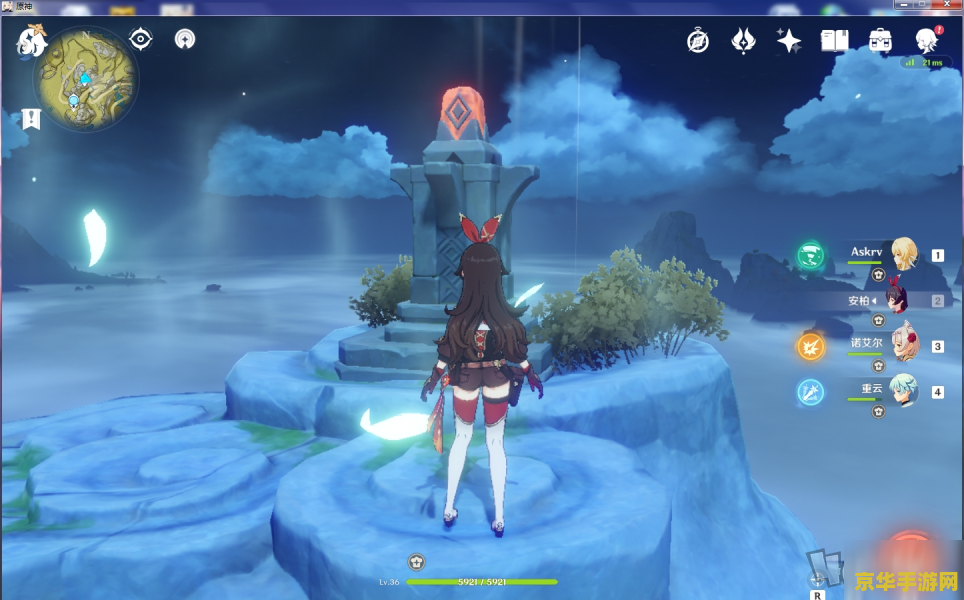Open the winged emblem icon menu
964x600 pixels.
743,40
